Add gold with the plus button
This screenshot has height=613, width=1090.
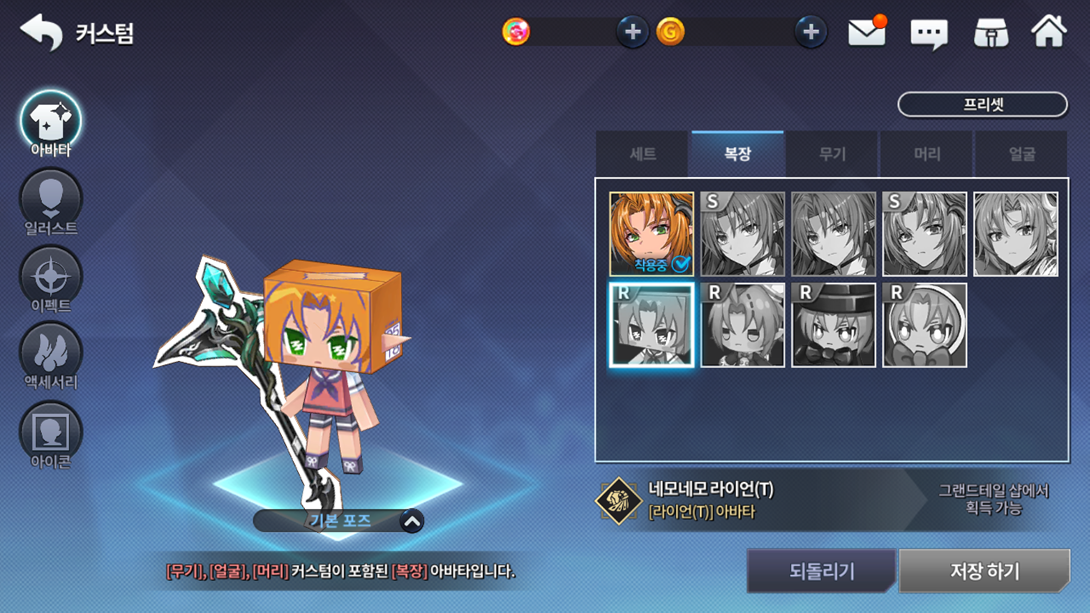[810, 32]
